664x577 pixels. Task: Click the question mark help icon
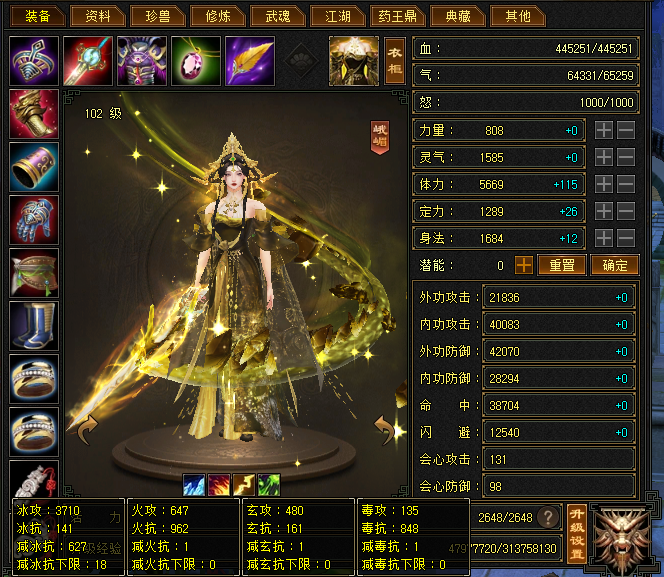pos(548,517)
